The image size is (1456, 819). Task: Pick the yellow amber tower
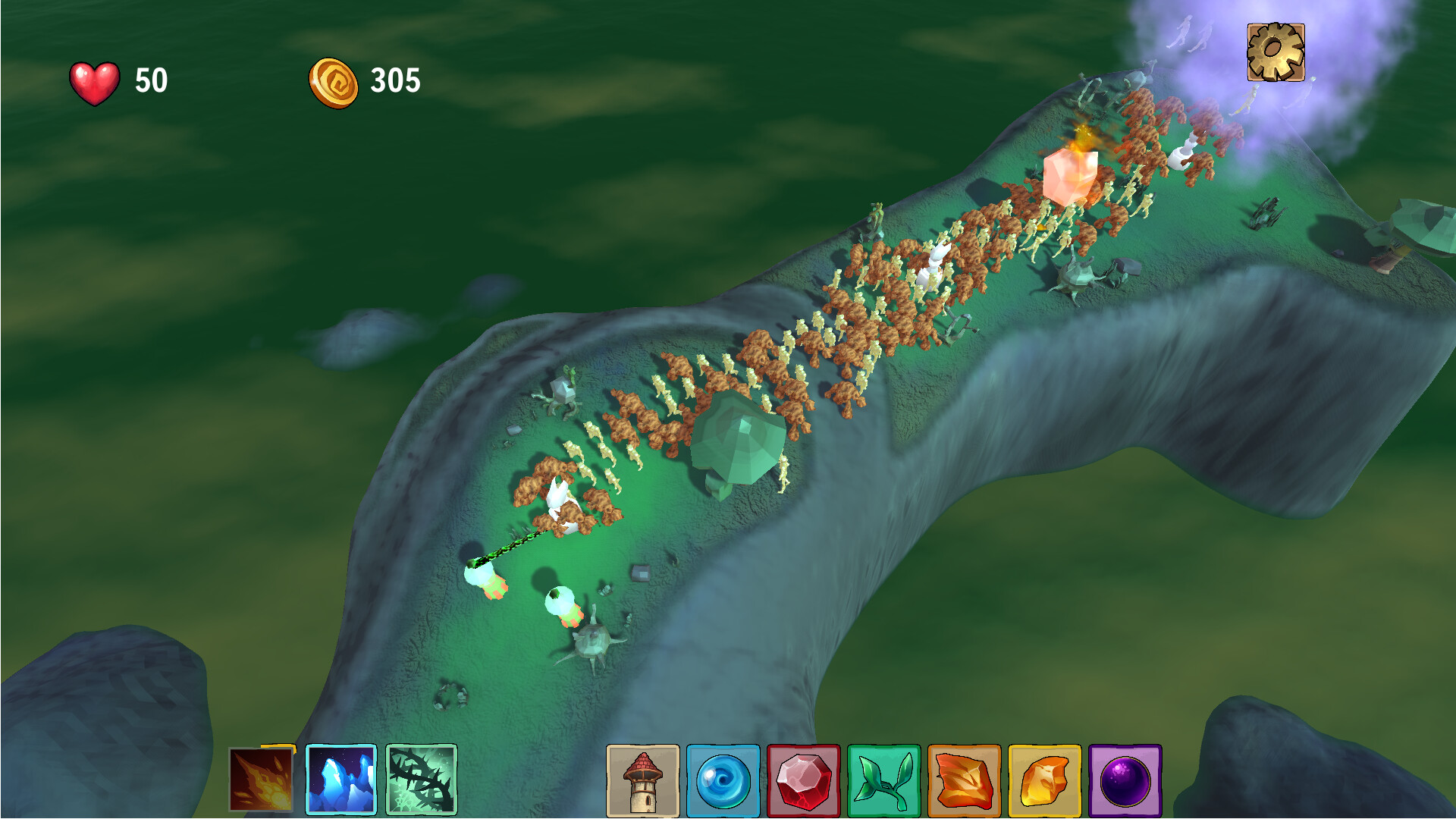point(1046,780)
